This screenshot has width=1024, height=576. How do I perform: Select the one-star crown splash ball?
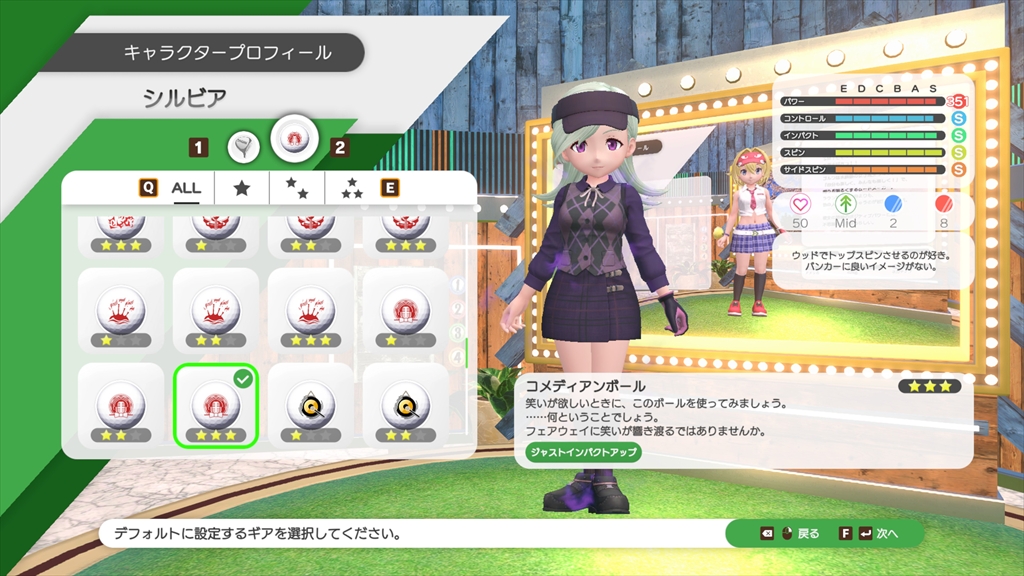(x=121, y=311)
